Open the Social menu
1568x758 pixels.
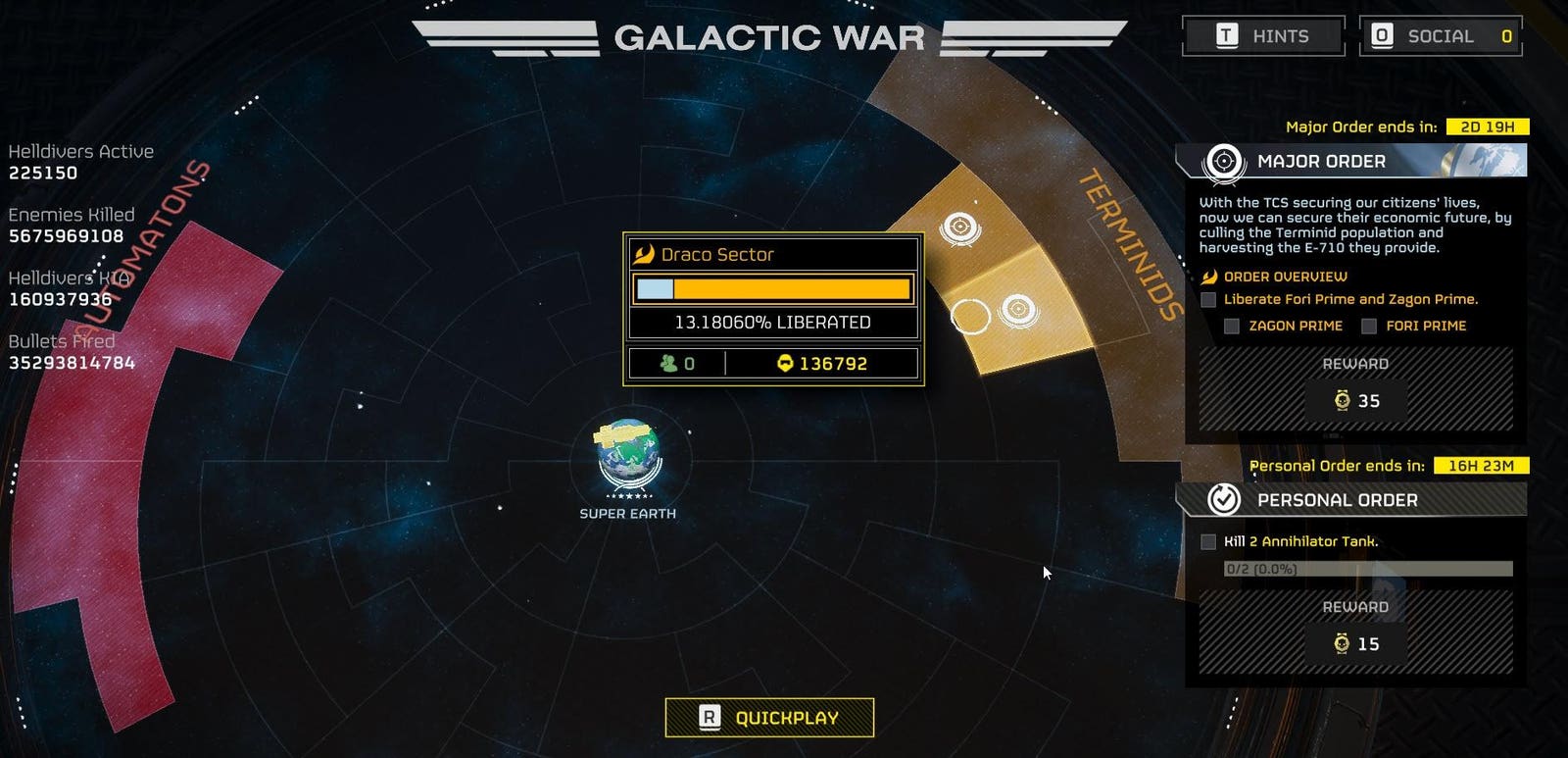[1441, 36]
